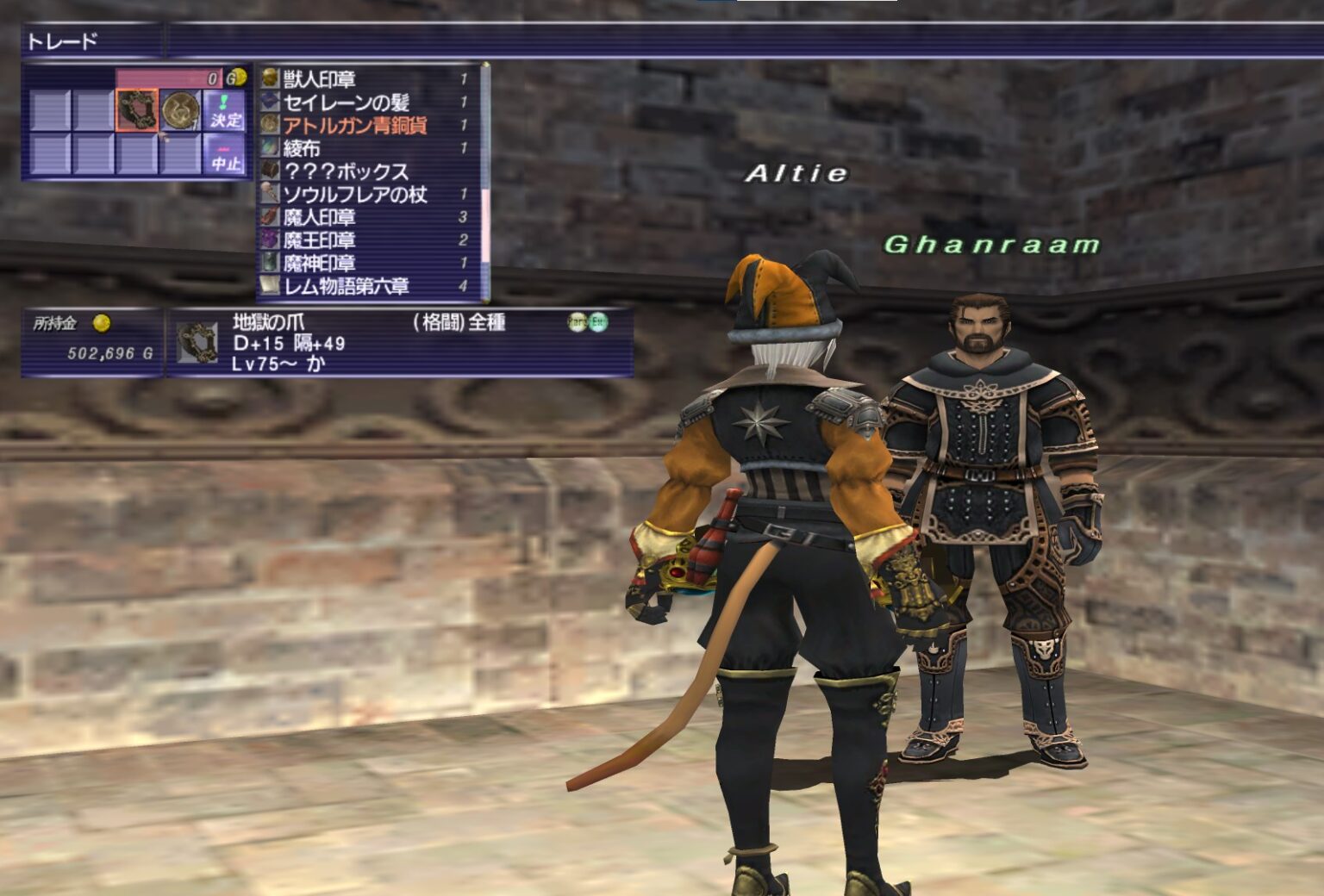Click the 獣人印章 Beastmen's Seal icon
The height and width of the screenshot is (896, 1324).
269,78
